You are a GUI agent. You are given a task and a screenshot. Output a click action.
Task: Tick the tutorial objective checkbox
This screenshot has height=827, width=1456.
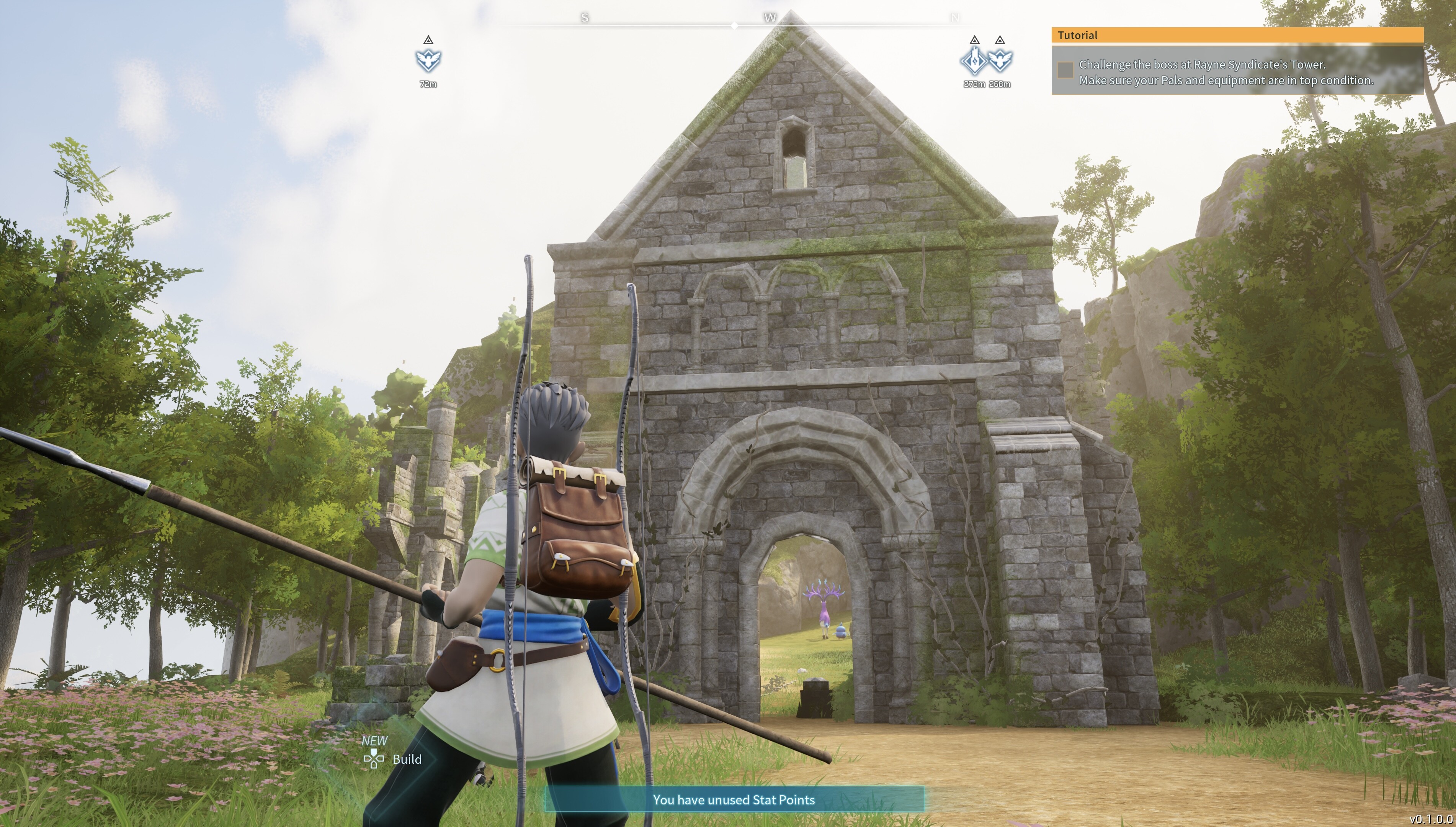coord(1065,70)
